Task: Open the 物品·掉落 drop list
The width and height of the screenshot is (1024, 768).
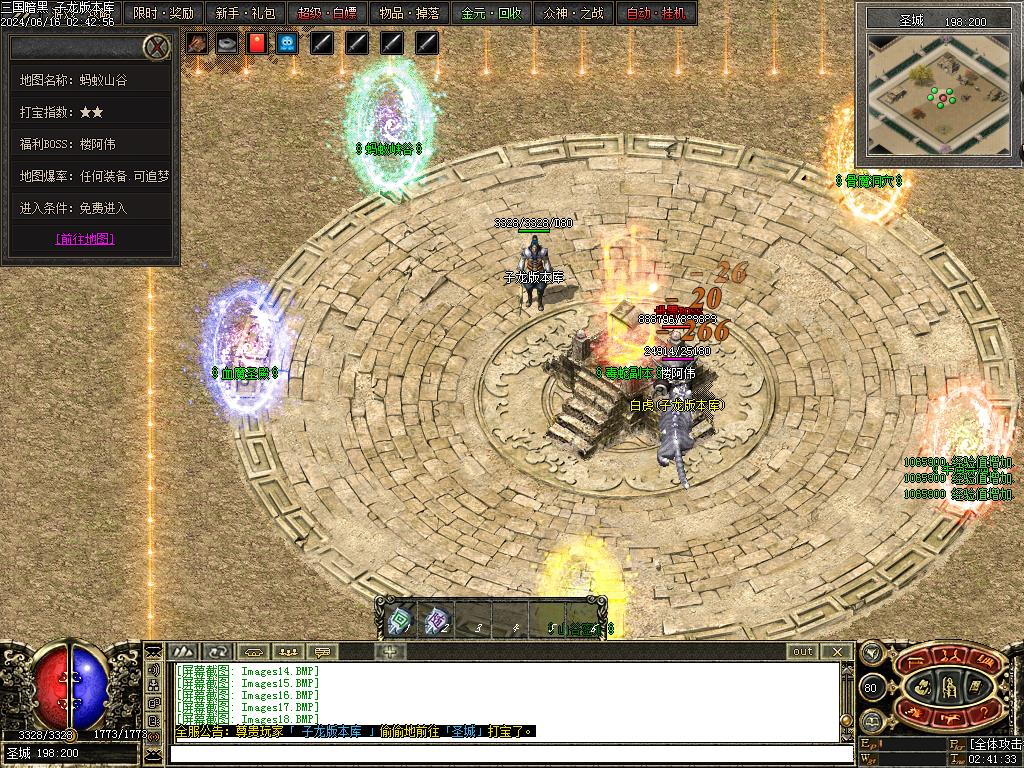Action: 409,14
